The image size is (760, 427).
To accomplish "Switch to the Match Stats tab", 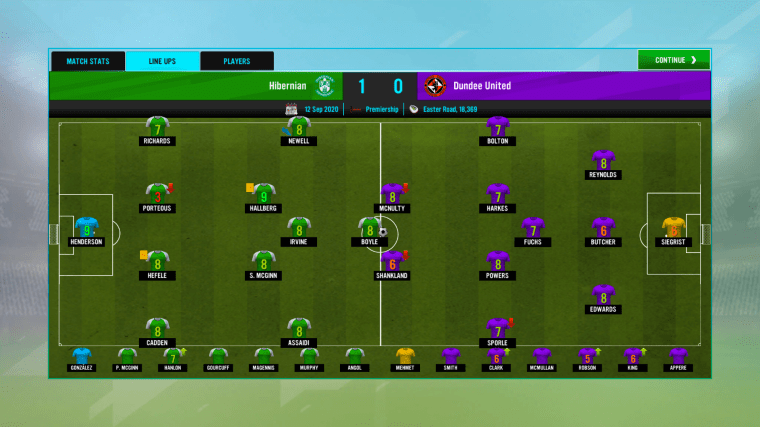I will (x=88, y=61).
